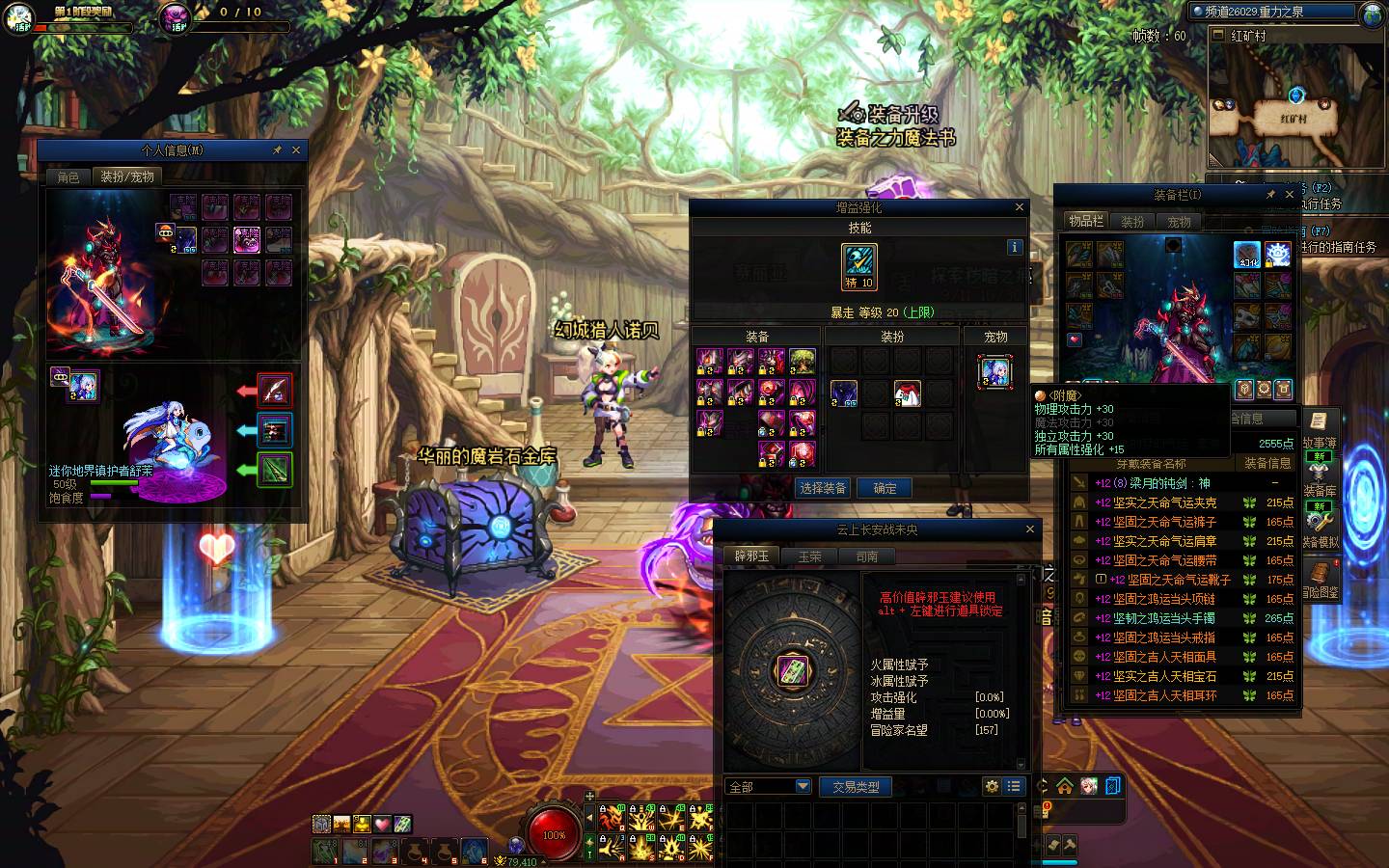This screenshot has height=868, width=1389.
Task: Switch to the 玉荣 tab
Action: pos(809,556)
